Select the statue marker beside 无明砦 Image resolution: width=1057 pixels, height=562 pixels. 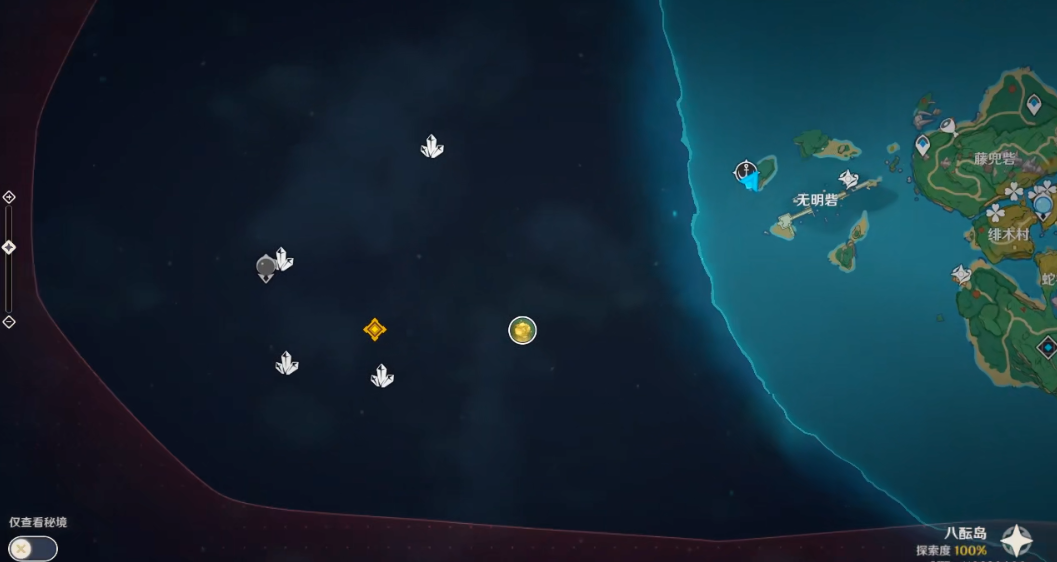[849, 180]
